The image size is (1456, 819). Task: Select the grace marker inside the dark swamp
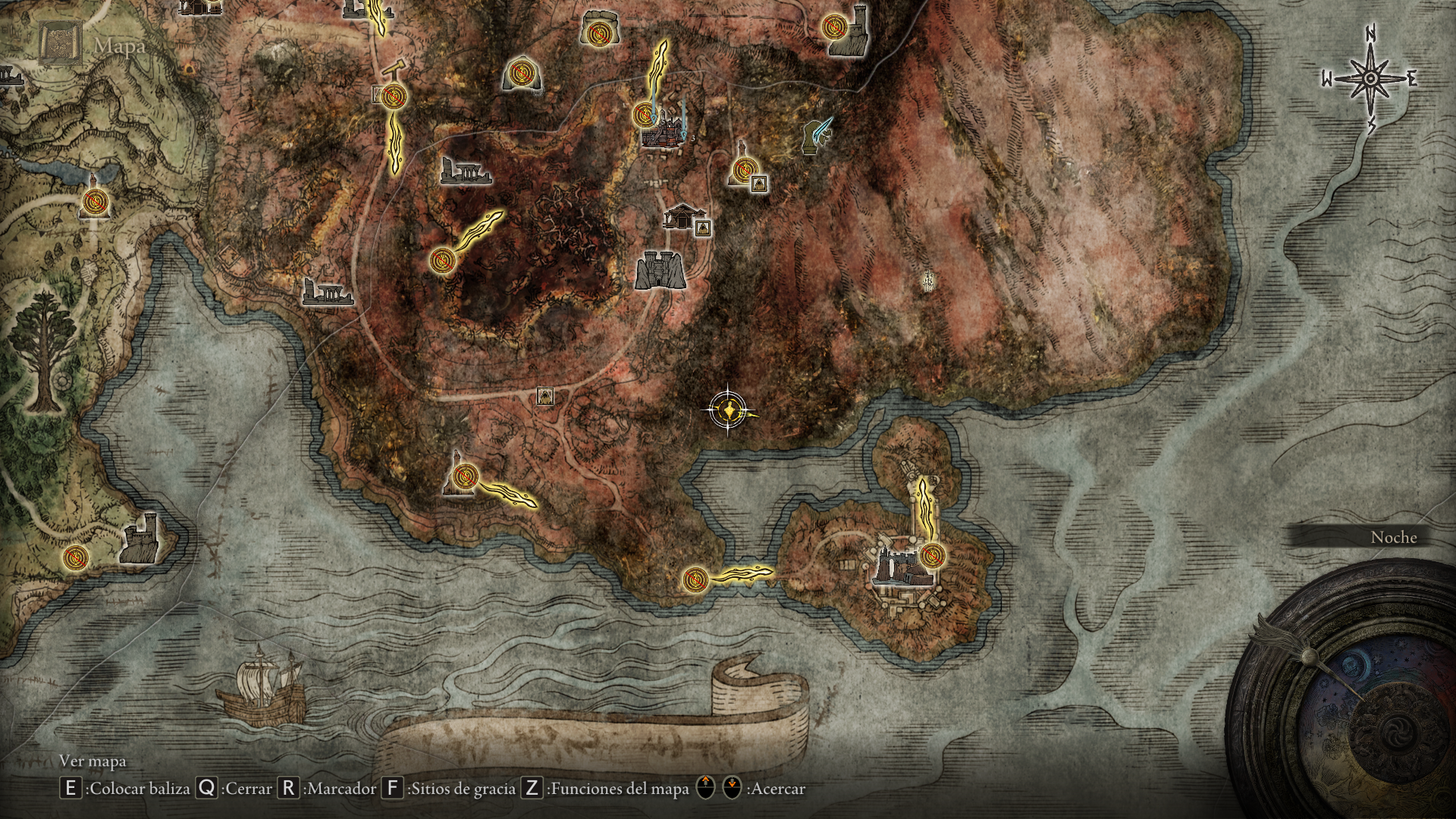point(440,260)
